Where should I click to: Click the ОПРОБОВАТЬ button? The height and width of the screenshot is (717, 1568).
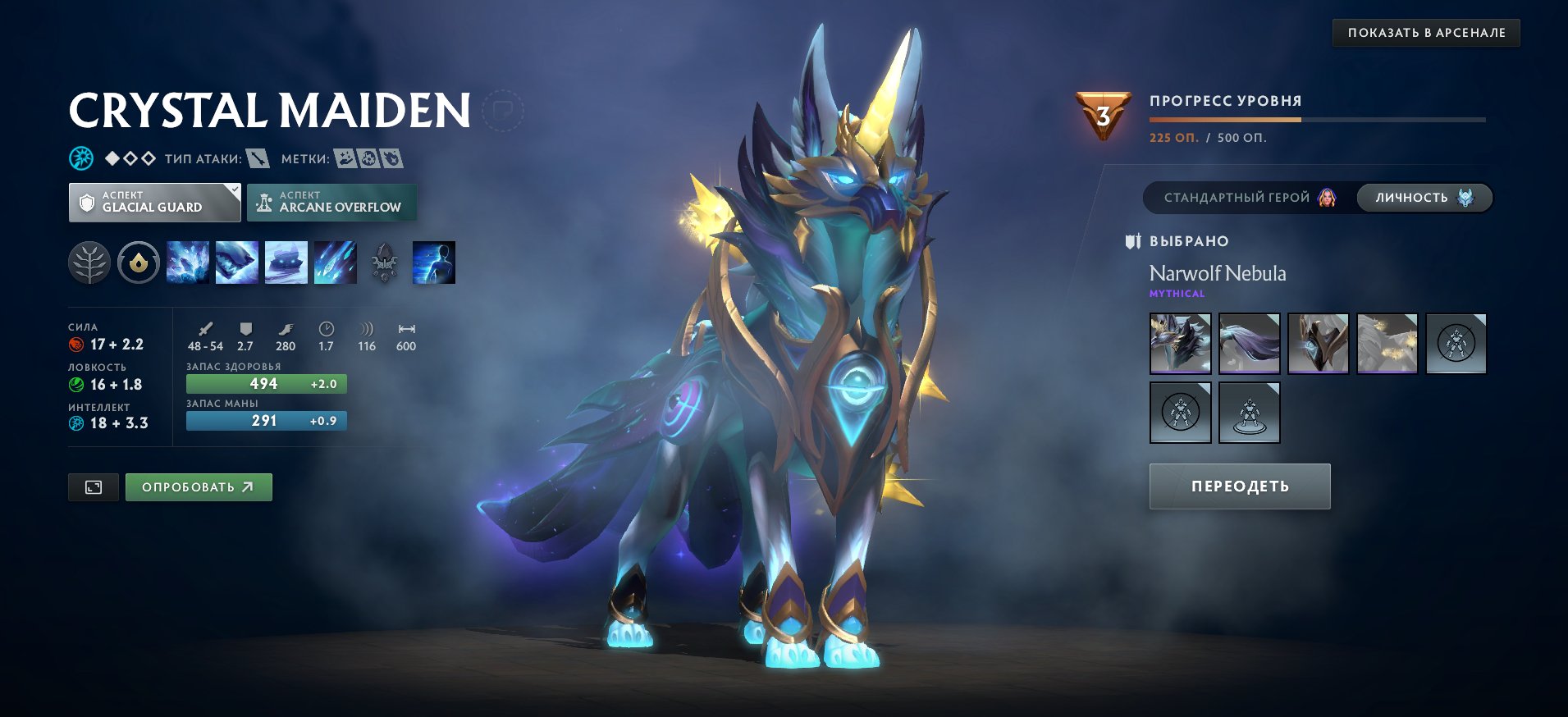pos(199,486)
